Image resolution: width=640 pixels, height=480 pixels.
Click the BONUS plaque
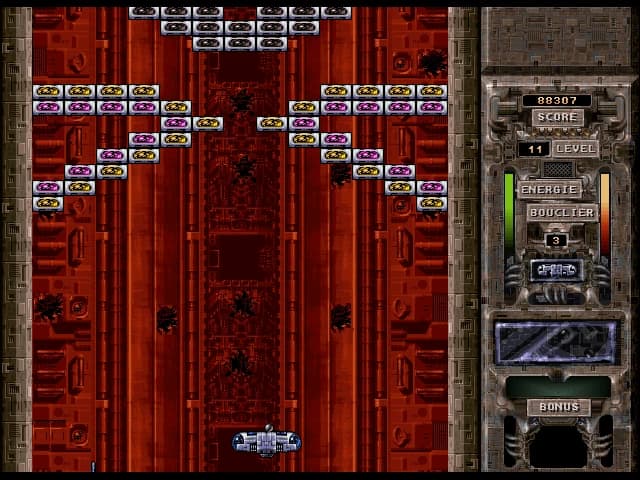pyautogui.click(x=558, y=407)
